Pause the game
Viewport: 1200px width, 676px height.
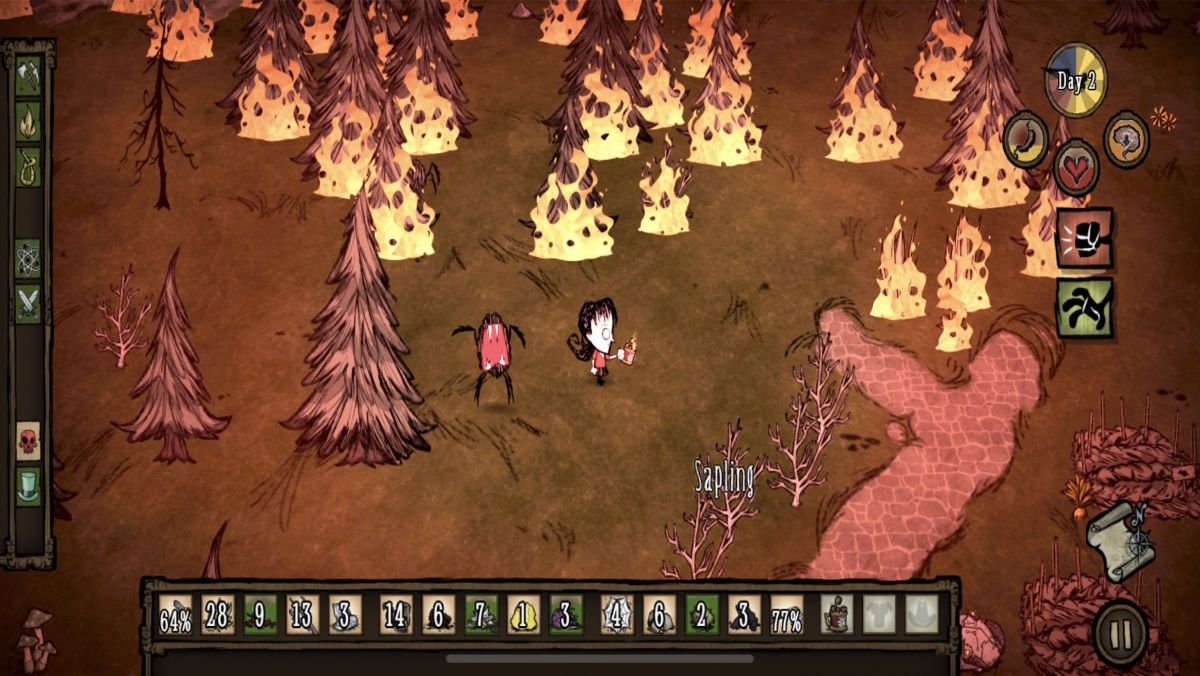click(x=1120, y=632)
